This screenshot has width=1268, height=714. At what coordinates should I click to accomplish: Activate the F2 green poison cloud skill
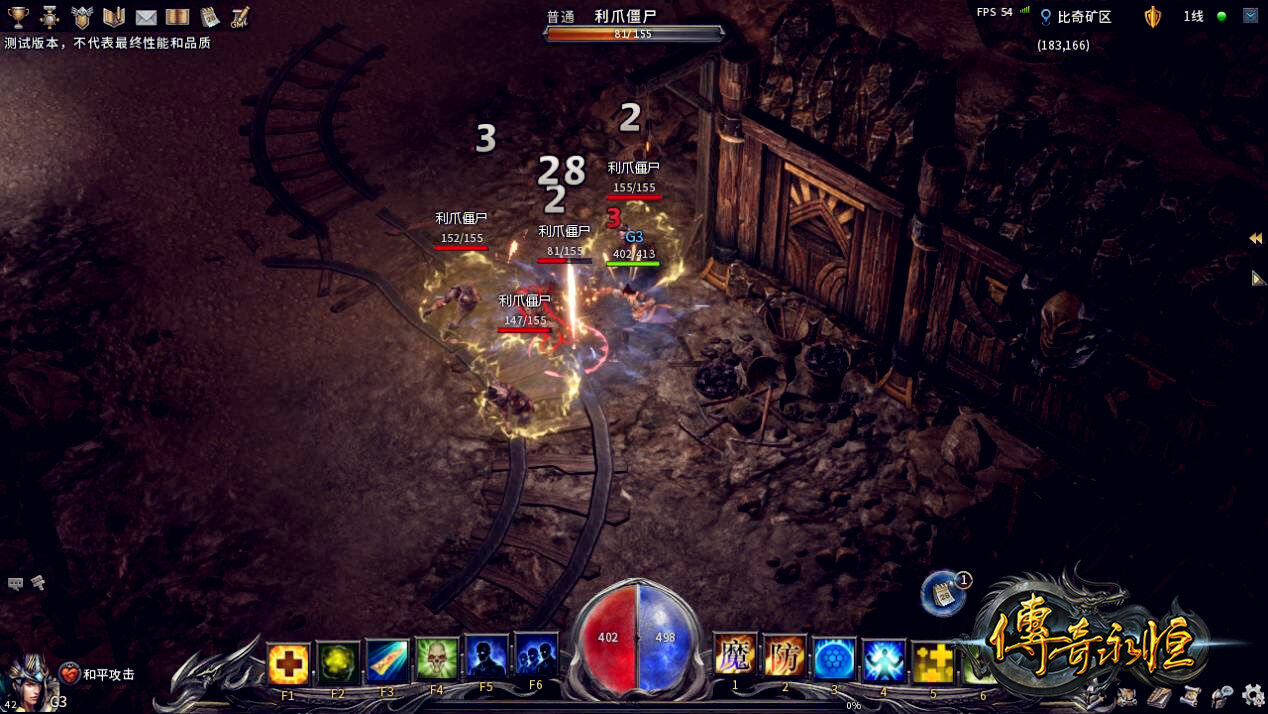338,662
